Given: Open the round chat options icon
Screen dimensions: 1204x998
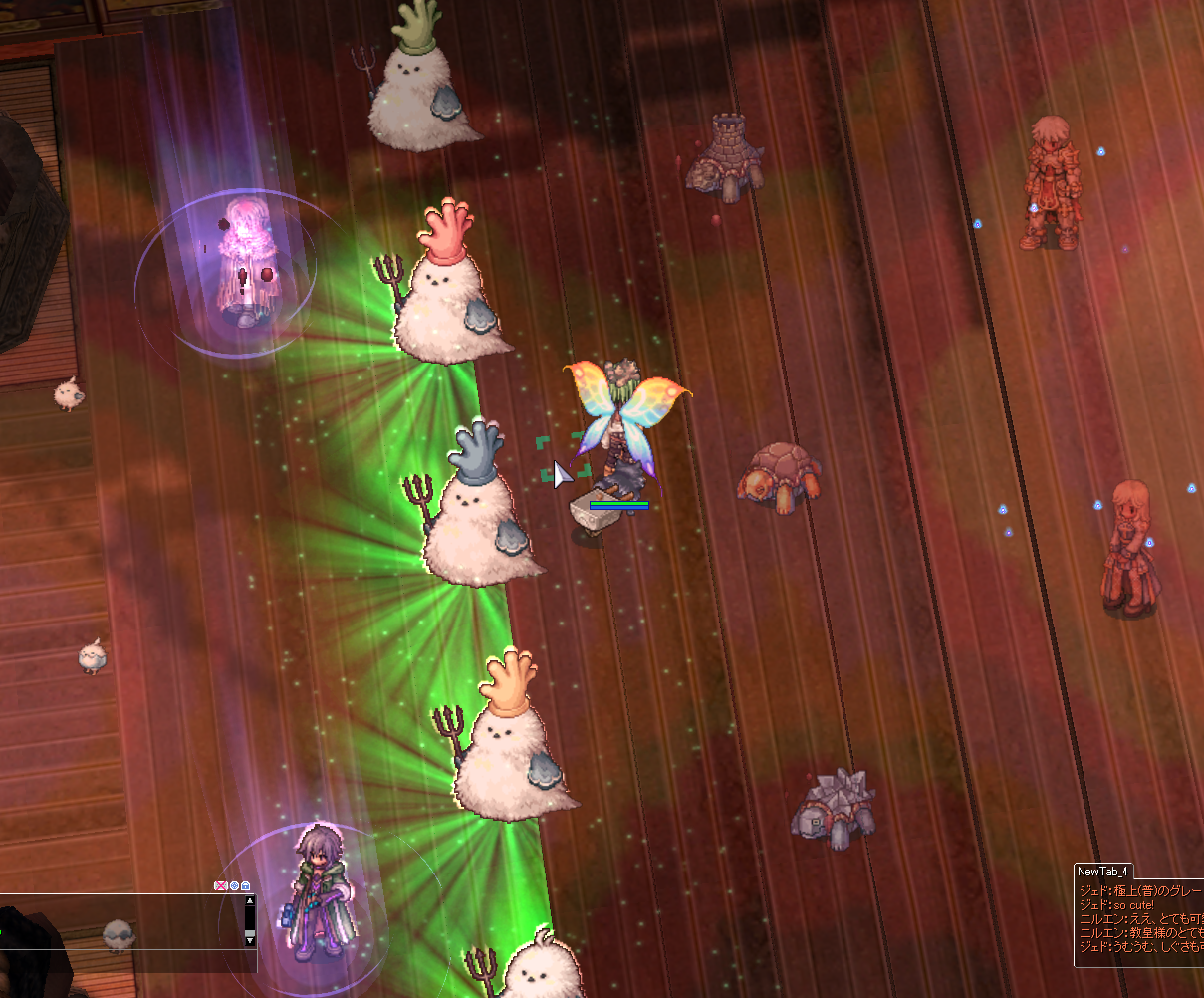Looking at the screenshot, I should (x=234, y=885).
